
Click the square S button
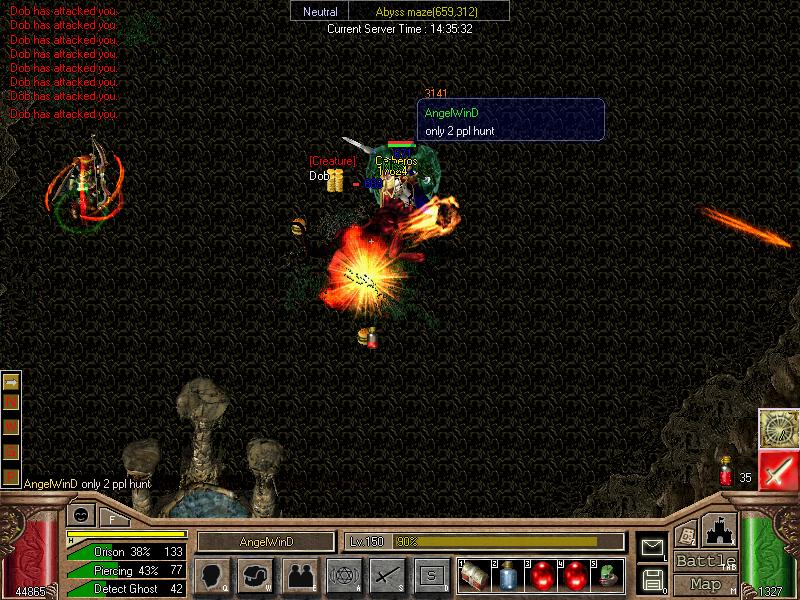[431, 575]
